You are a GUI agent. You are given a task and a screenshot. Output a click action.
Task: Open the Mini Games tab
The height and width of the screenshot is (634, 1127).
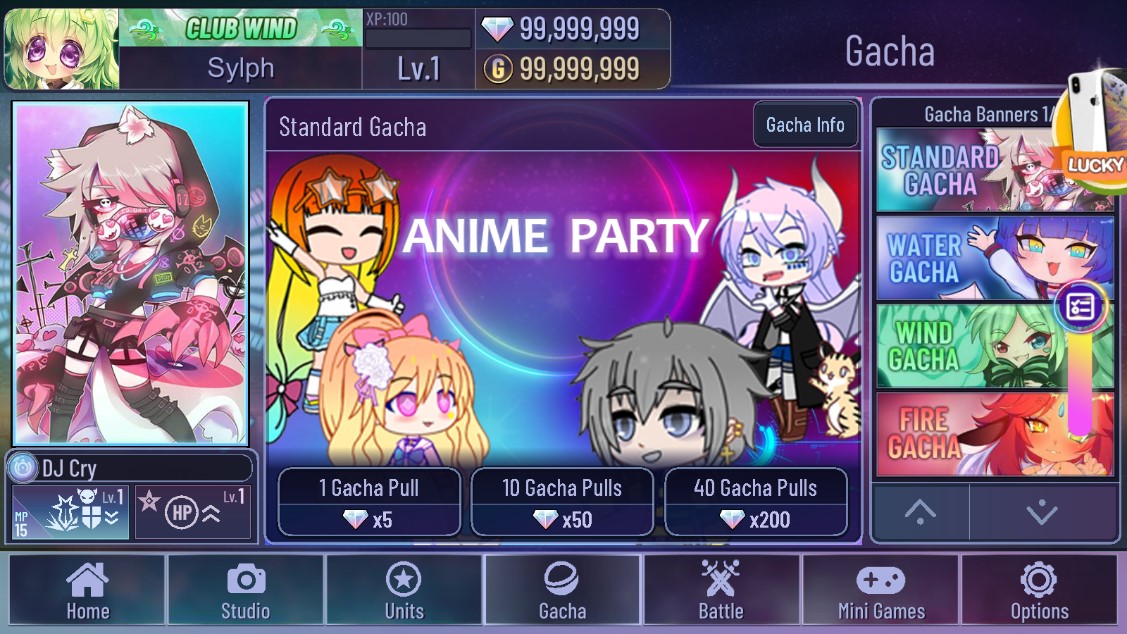tap(880, 590)
